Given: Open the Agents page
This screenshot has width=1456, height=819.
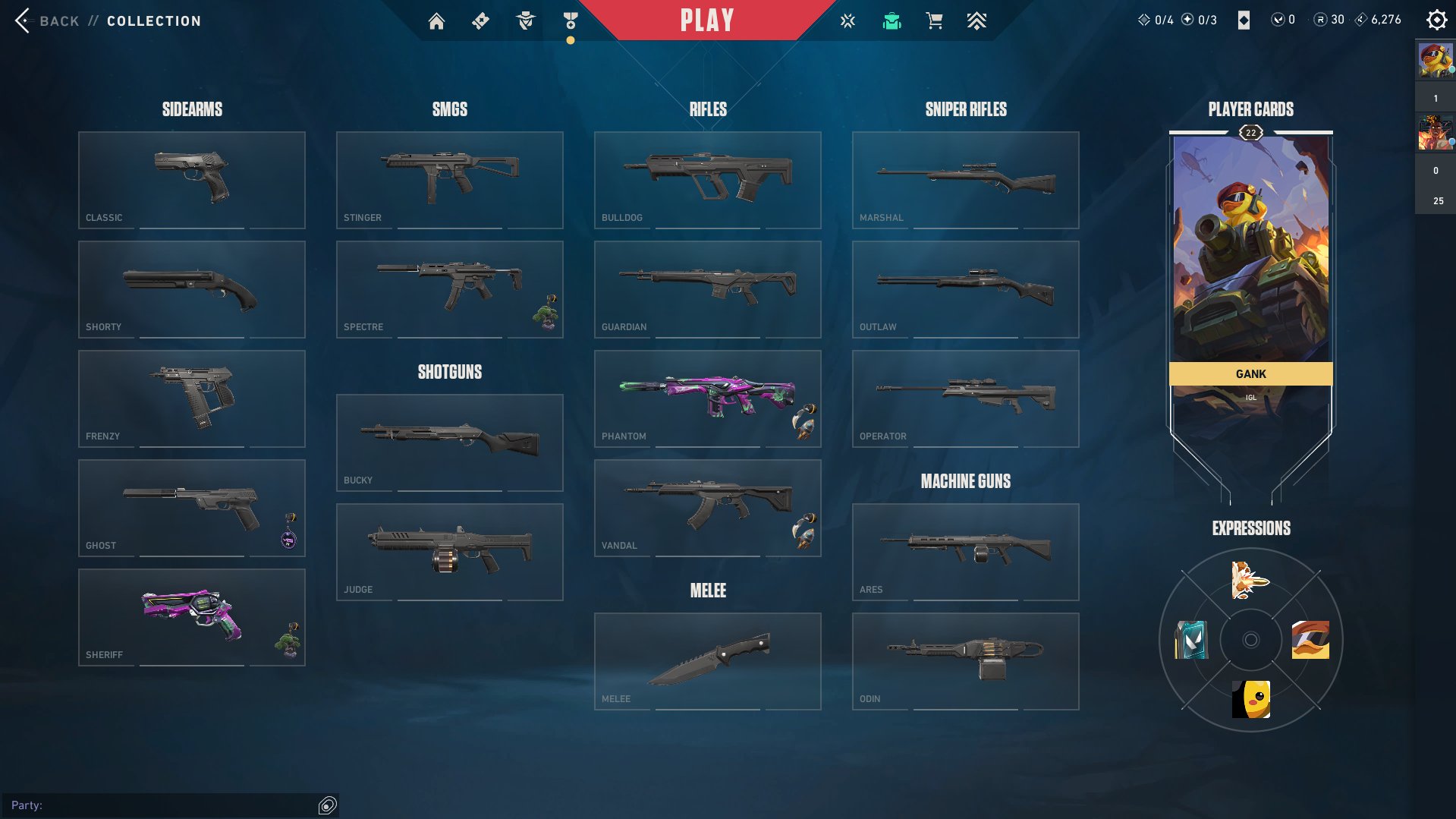Looking at the screenshot, I should point(524,20).
